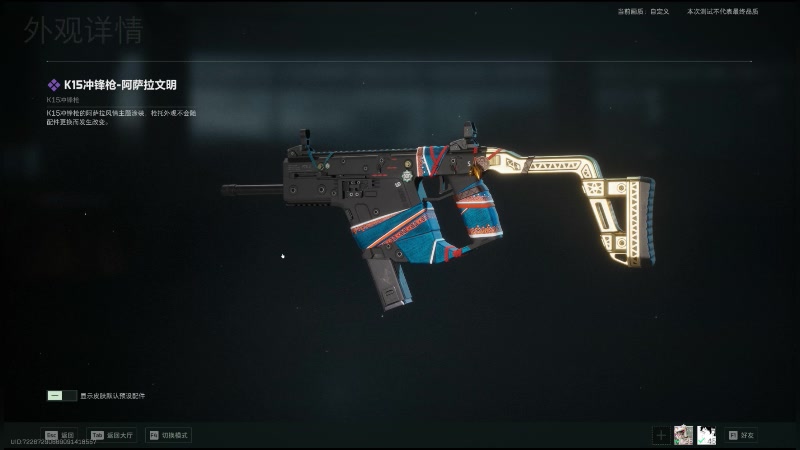Open the 好友 friends list
The width and height of the screenshot is (800, 450).
741,435
